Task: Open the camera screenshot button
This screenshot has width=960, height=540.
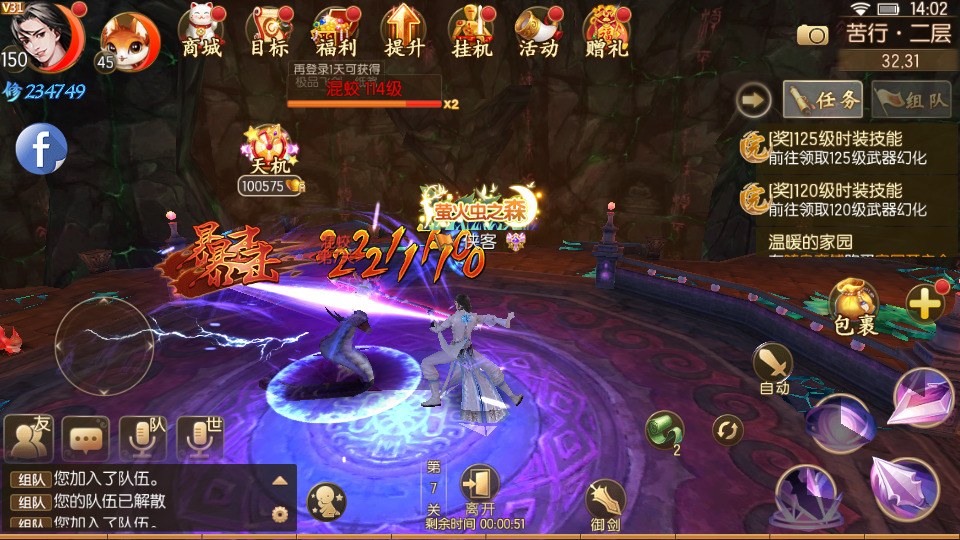Action: click(x=813, y=35)
